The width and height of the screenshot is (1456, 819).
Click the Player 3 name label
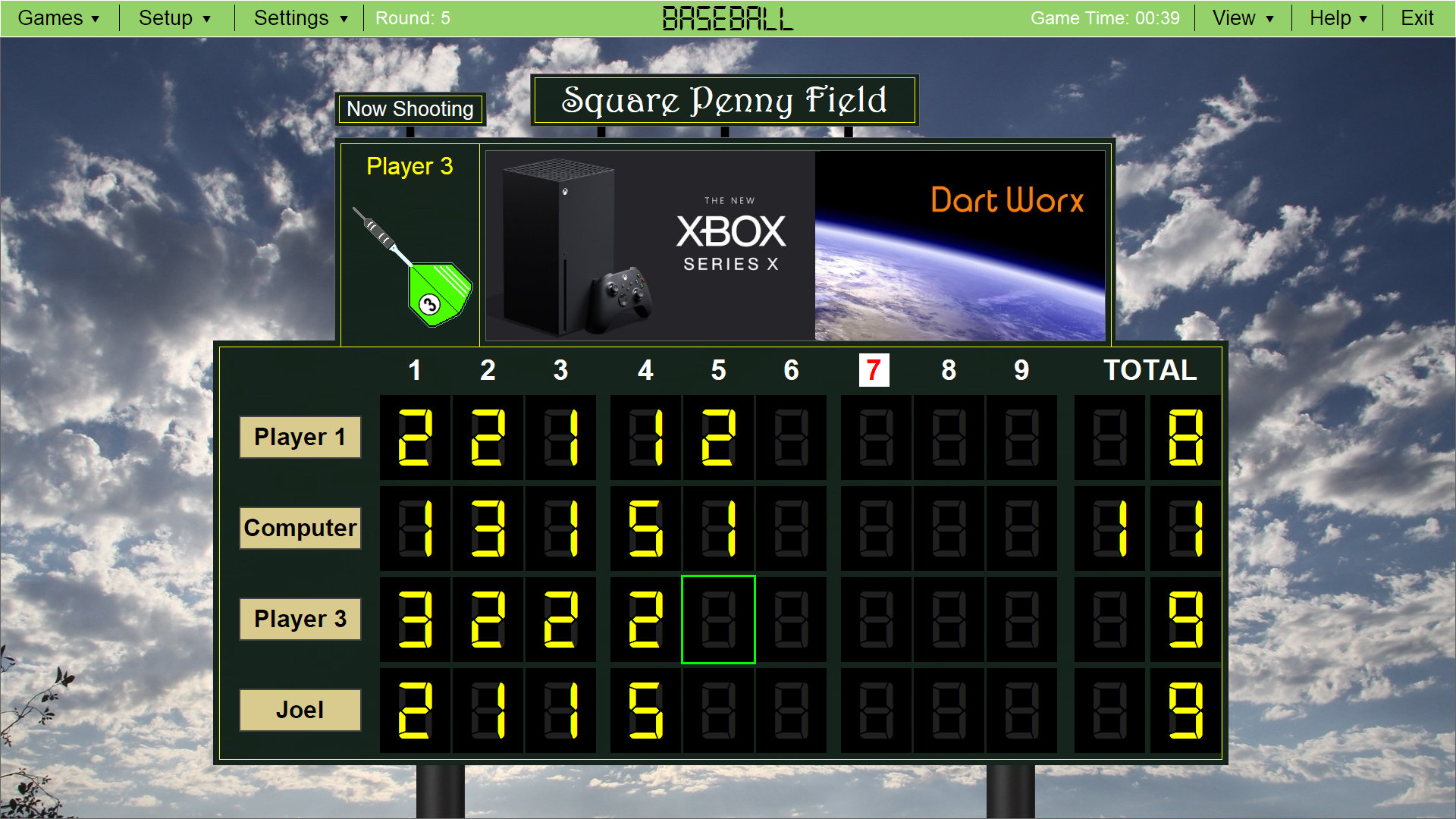[300, 620]
